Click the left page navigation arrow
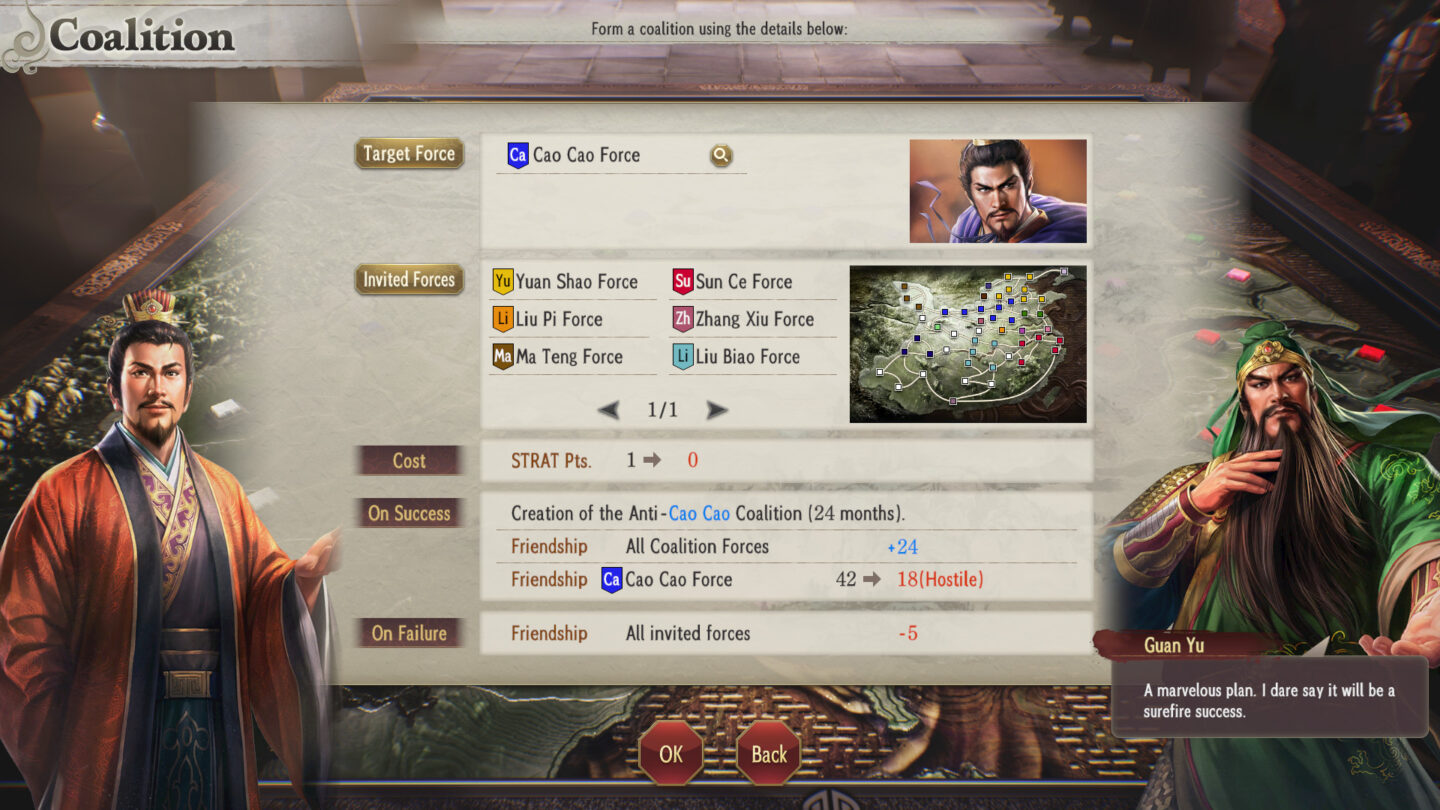1440x810 pixels. [x=610, y=410]
